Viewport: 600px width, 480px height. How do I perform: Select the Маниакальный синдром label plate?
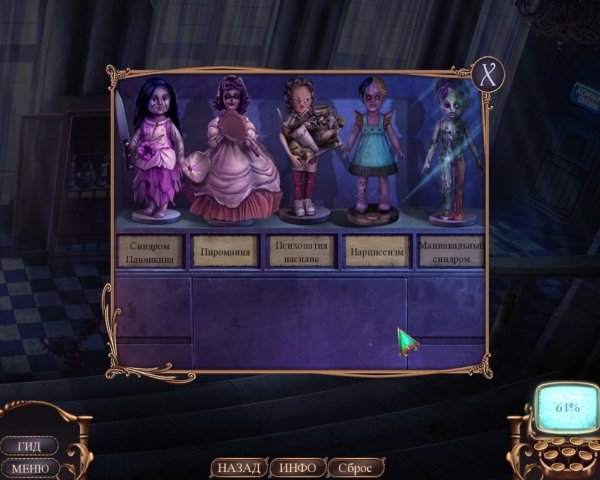tap(449, 250)
